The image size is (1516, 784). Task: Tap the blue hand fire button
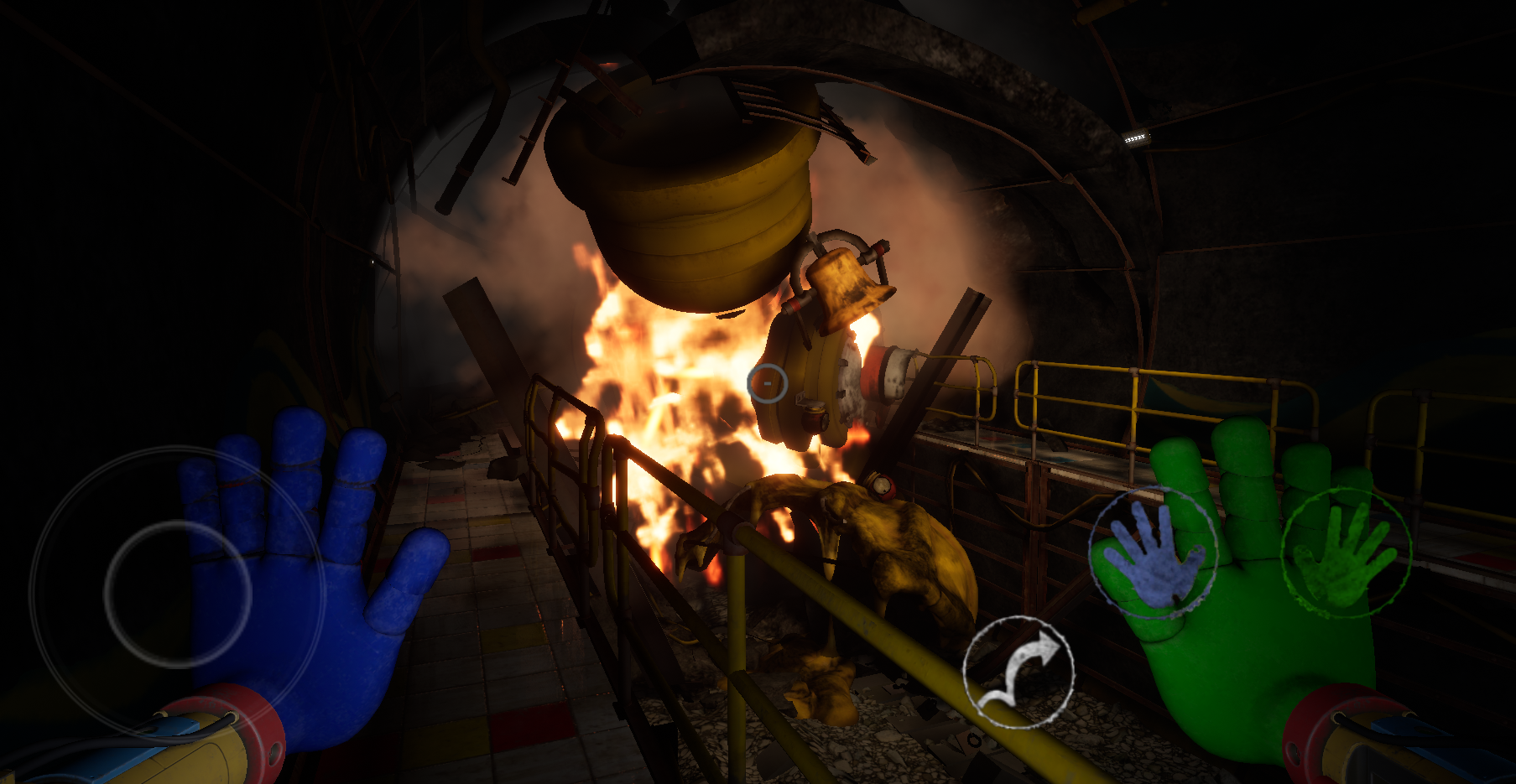click(x=1154, y=552)
